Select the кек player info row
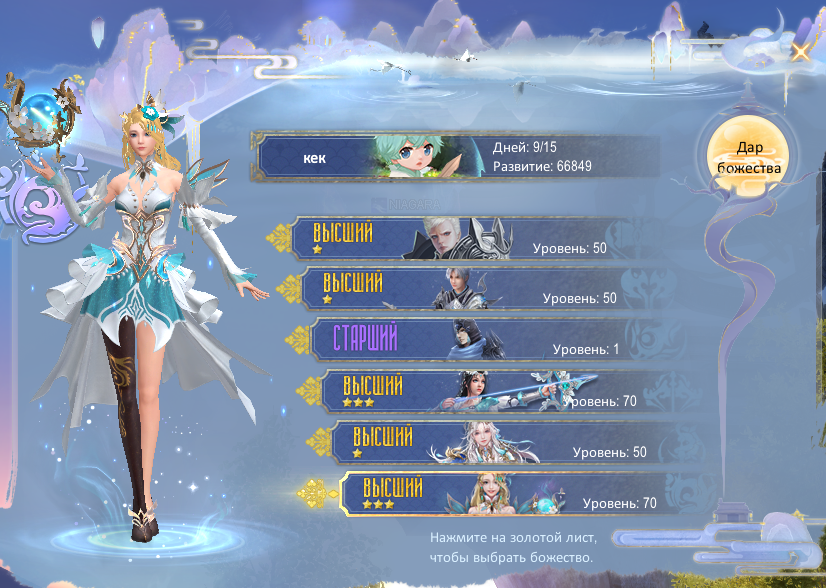Screen dimensions: 826x588 click(x=458, y=158)
